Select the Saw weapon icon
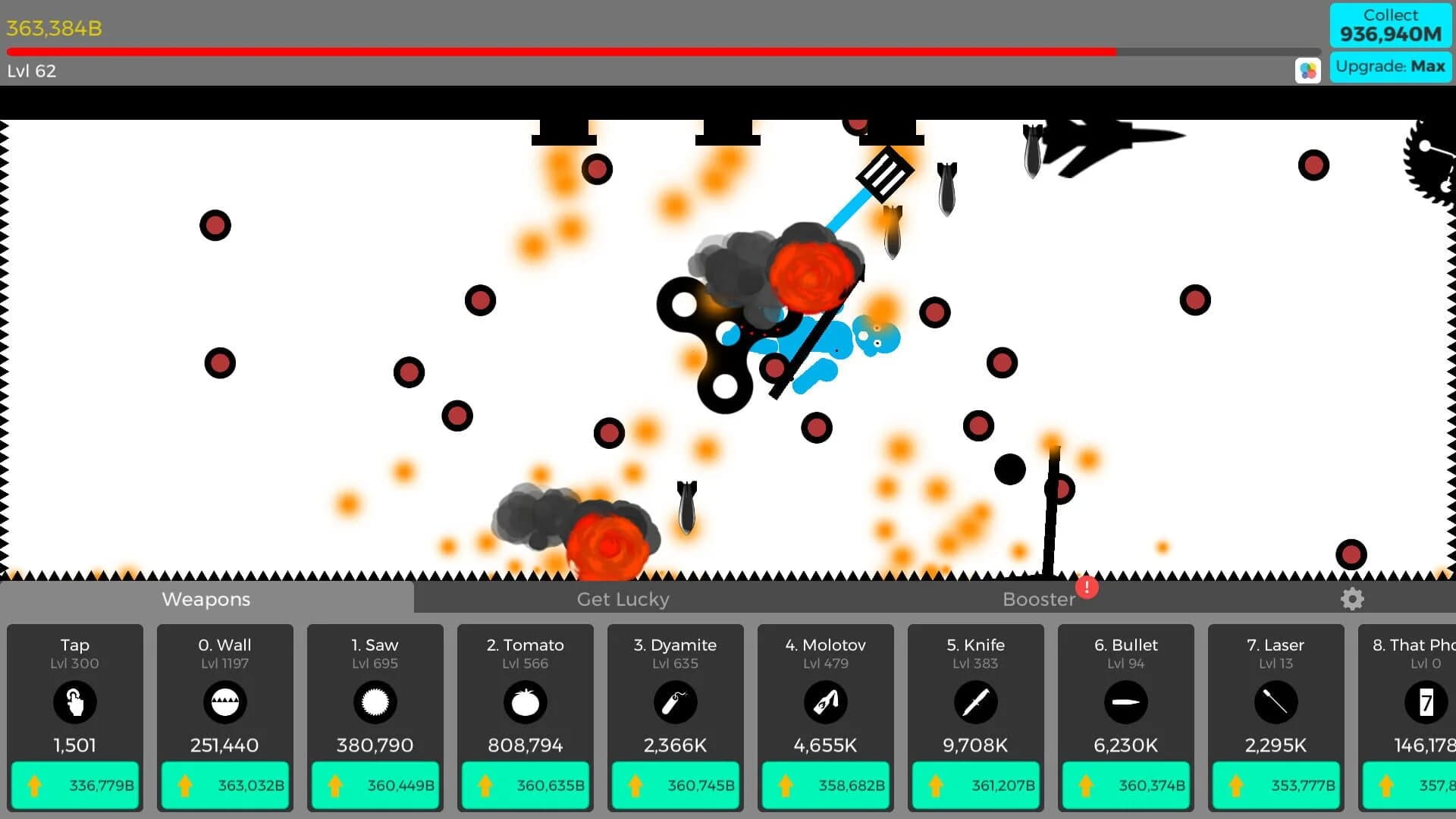The height and width of the screenshot is (819, 1456). tap(374, 702)
